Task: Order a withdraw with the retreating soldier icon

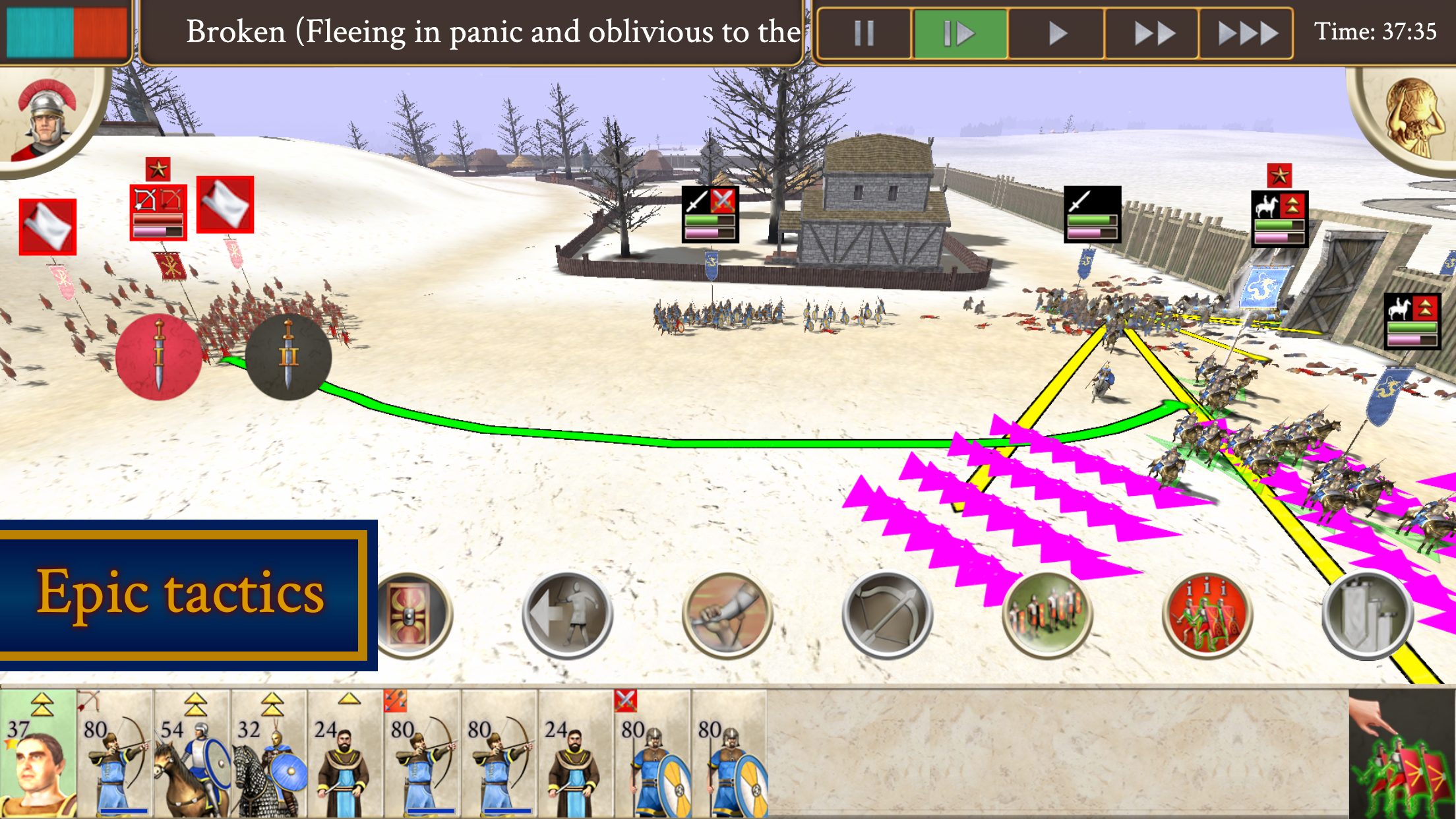Action: (x=568, y=615)
